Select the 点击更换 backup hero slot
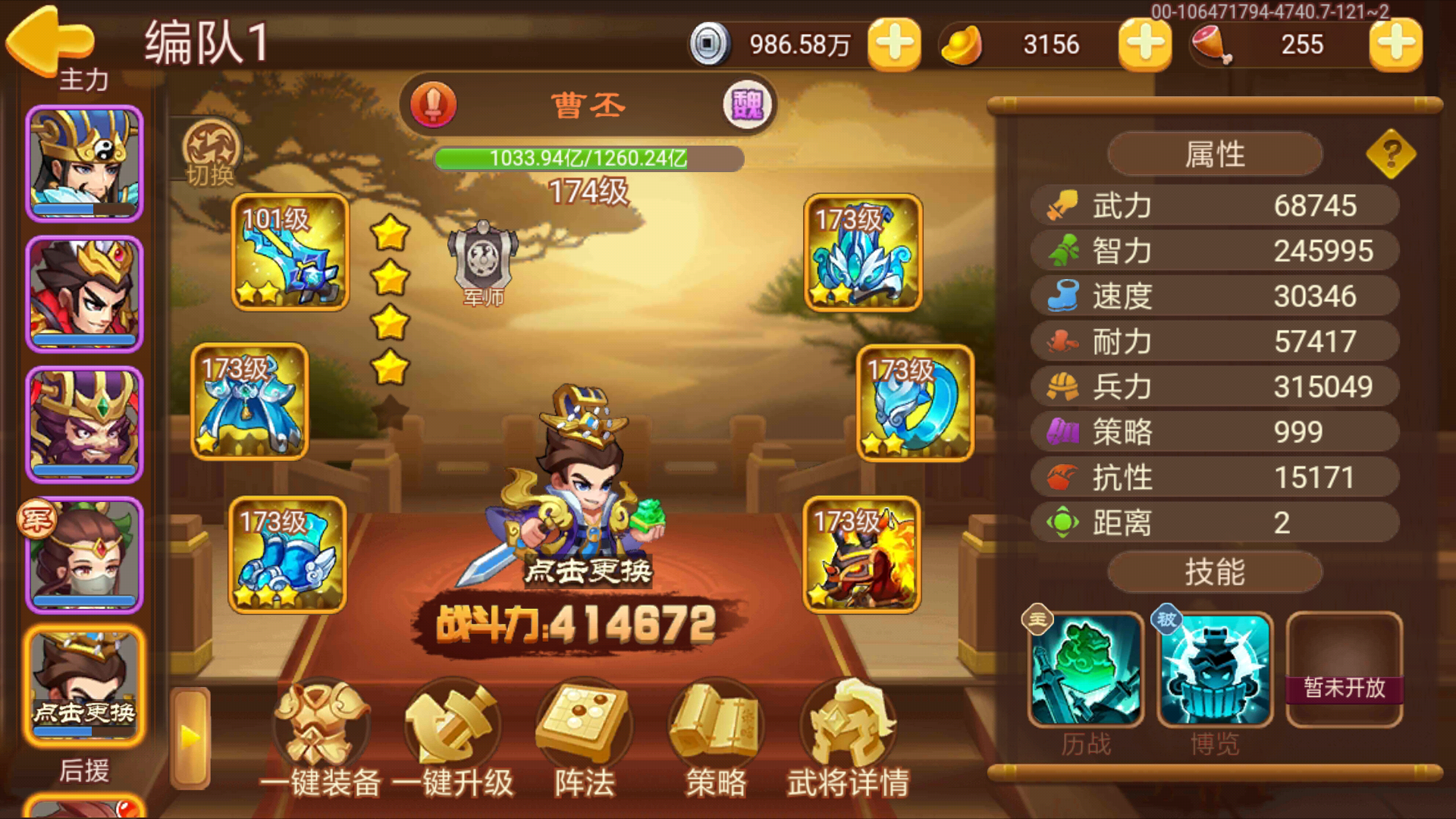The width and height of the screenshot is (1456, 819). coord(83,682)
